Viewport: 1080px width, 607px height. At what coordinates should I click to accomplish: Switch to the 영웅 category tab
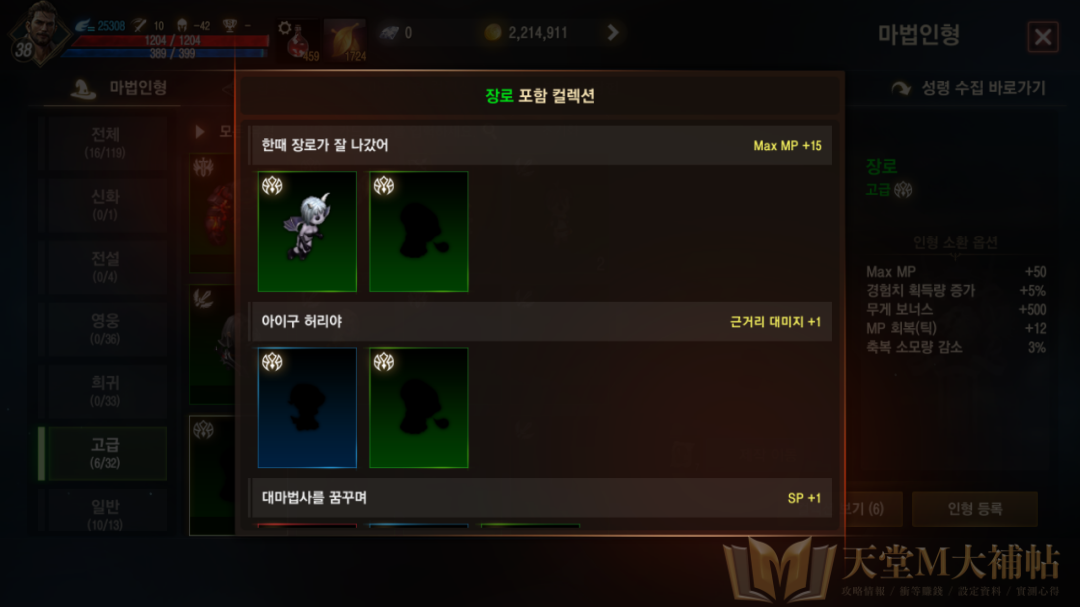(104, 329)
